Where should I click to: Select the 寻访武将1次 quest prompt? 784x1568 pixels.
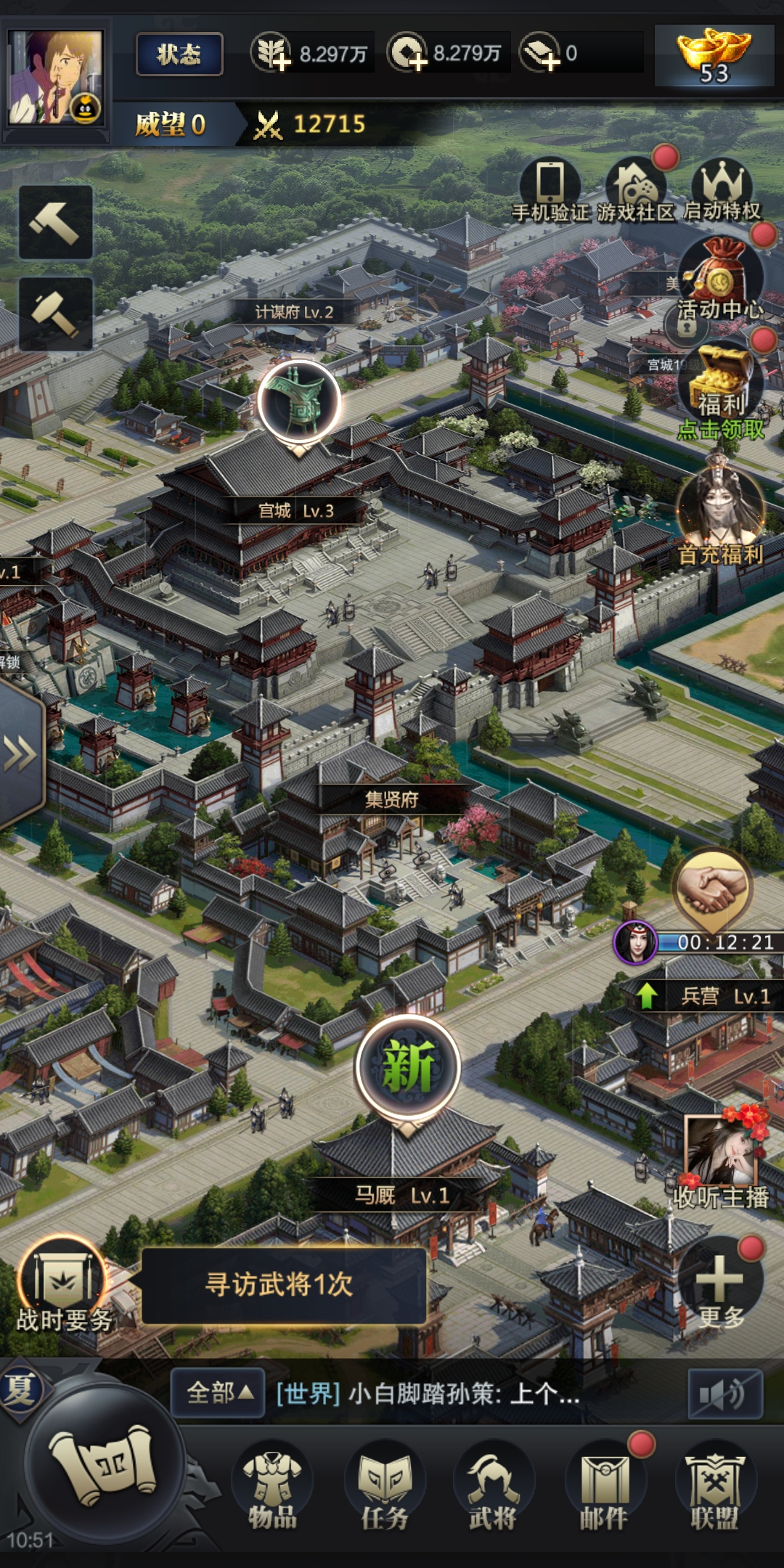(283, 1286)
